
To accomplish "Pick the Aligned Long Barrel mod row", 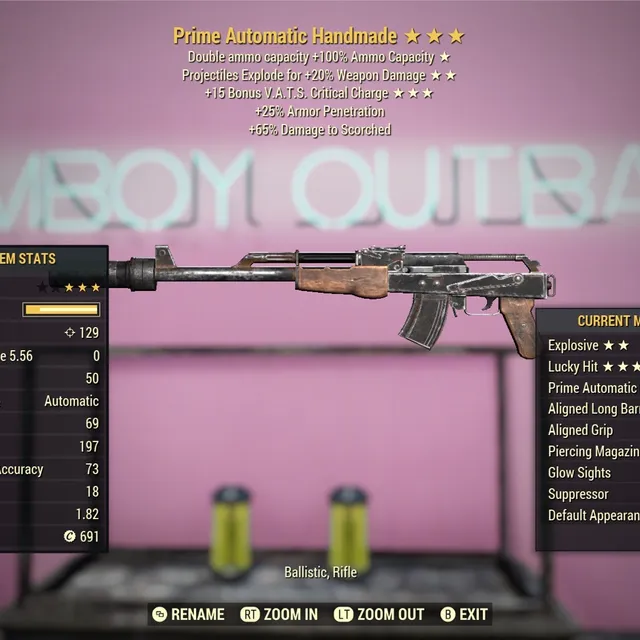I will 592,409.
